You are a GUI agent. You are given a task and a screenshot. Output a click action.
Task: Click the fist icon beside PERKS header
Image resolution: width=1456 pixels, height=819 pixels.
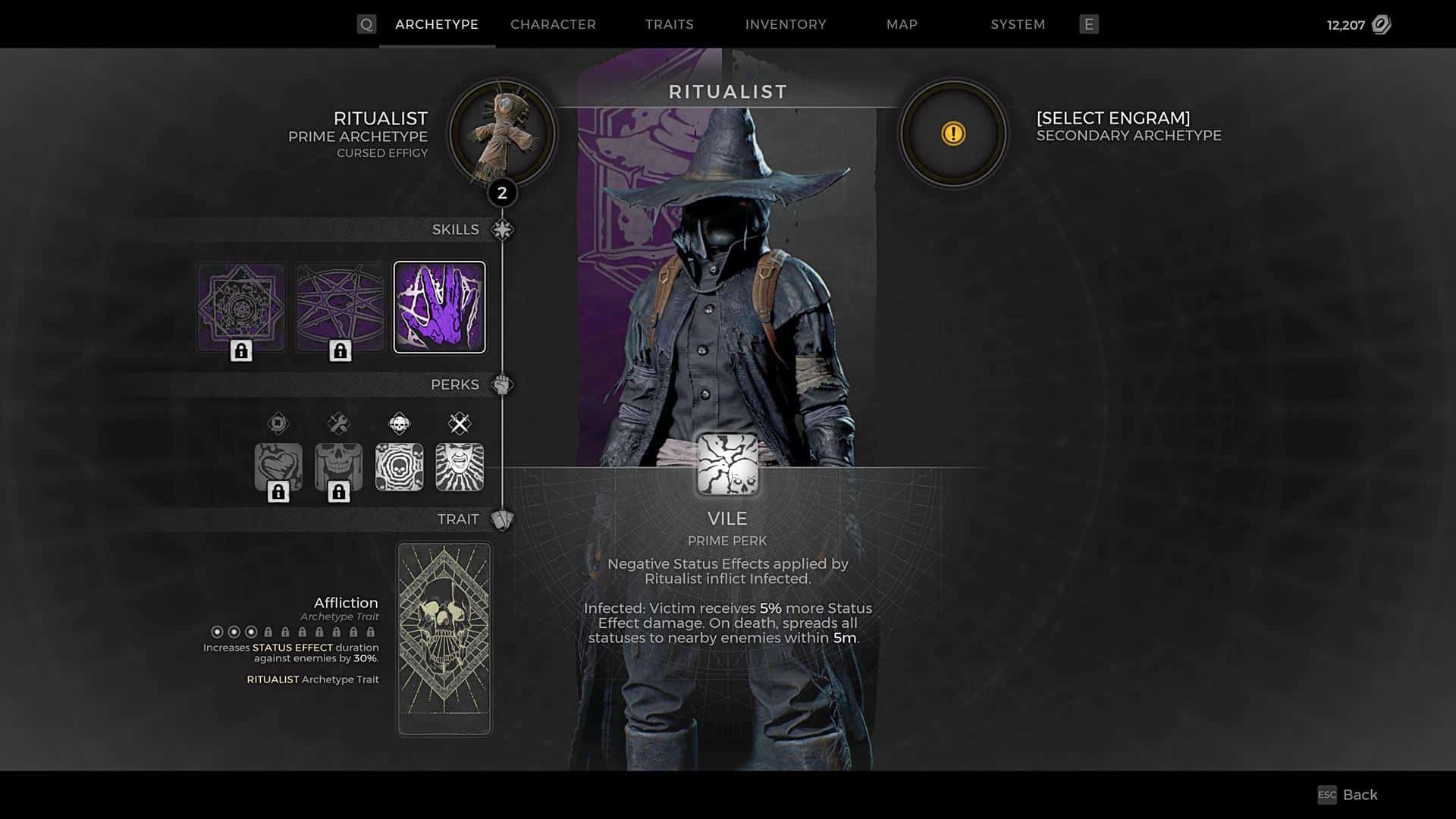pyautogui.click(x=501, y=384)
